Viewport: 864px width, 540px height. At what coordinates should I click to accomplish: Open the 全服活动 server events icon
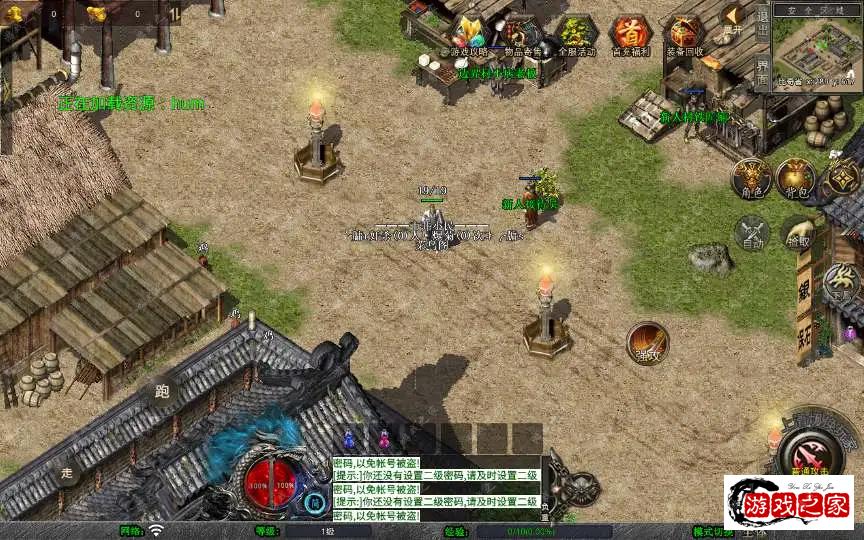tap(575, 34)
